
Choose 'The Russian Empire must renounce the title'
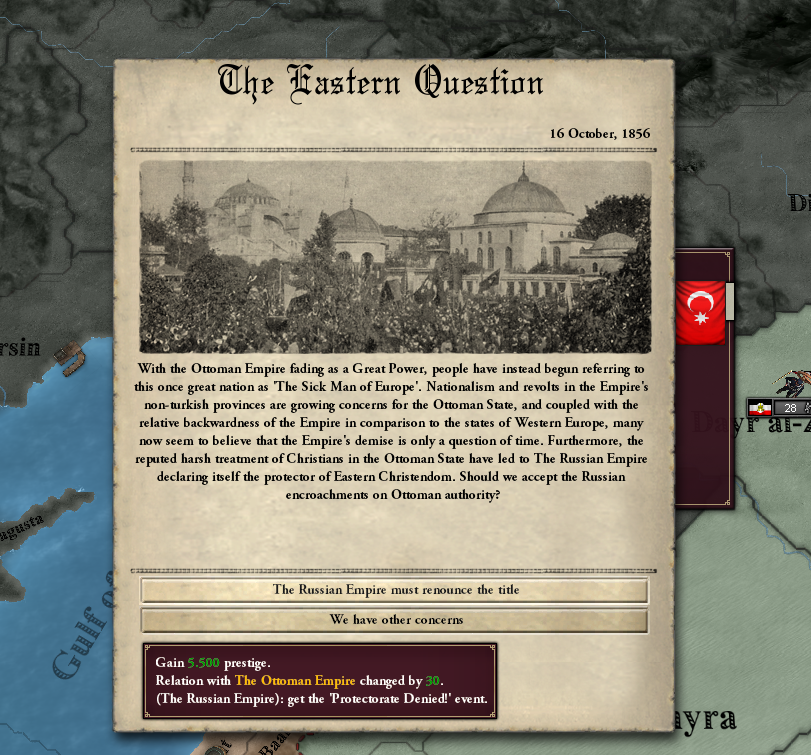click(395, 590)
